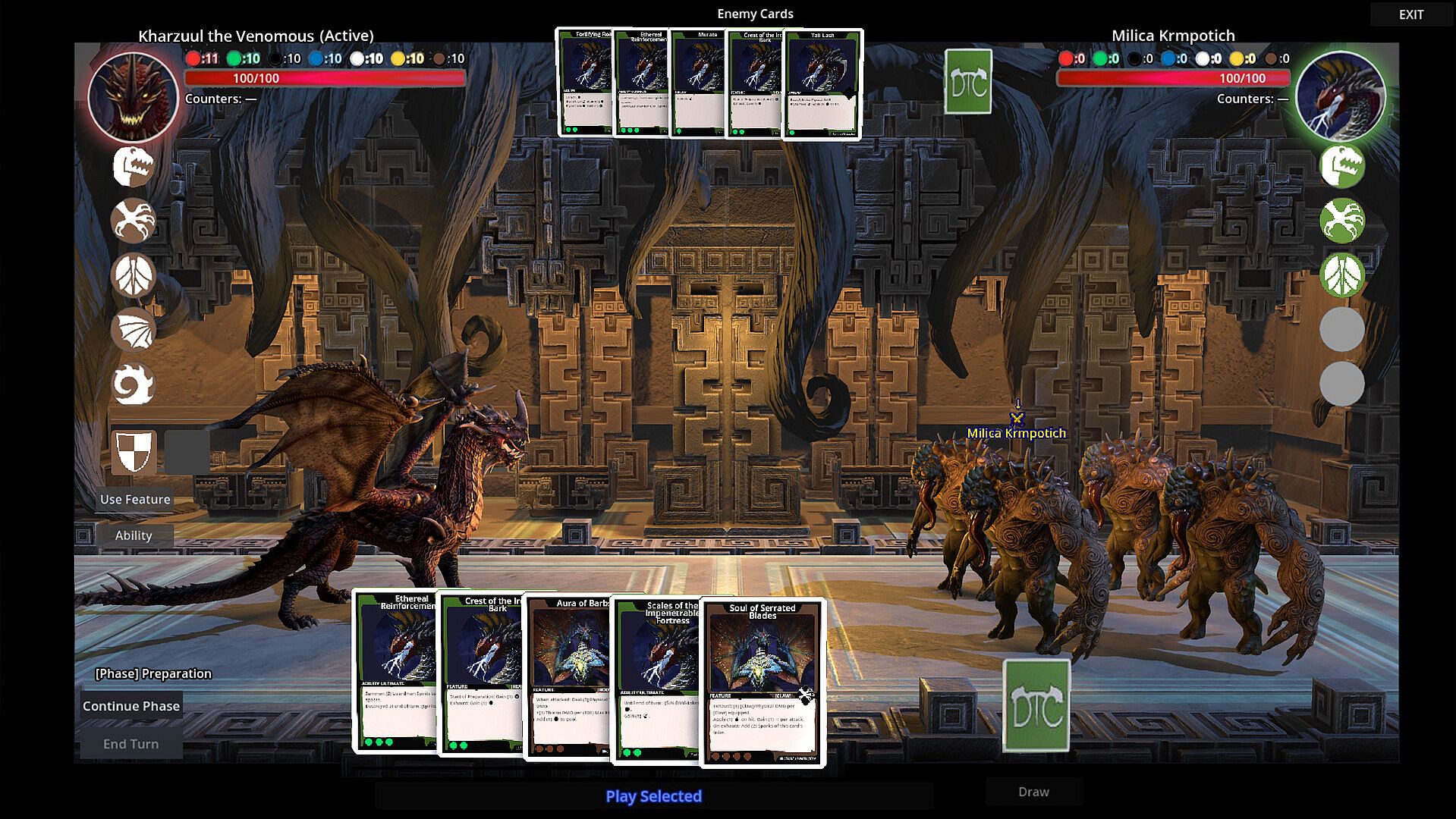Screen dimensions: 1456x819
Task: Click your green DTC deck near Draw
Action: (x=1036, y=706)
